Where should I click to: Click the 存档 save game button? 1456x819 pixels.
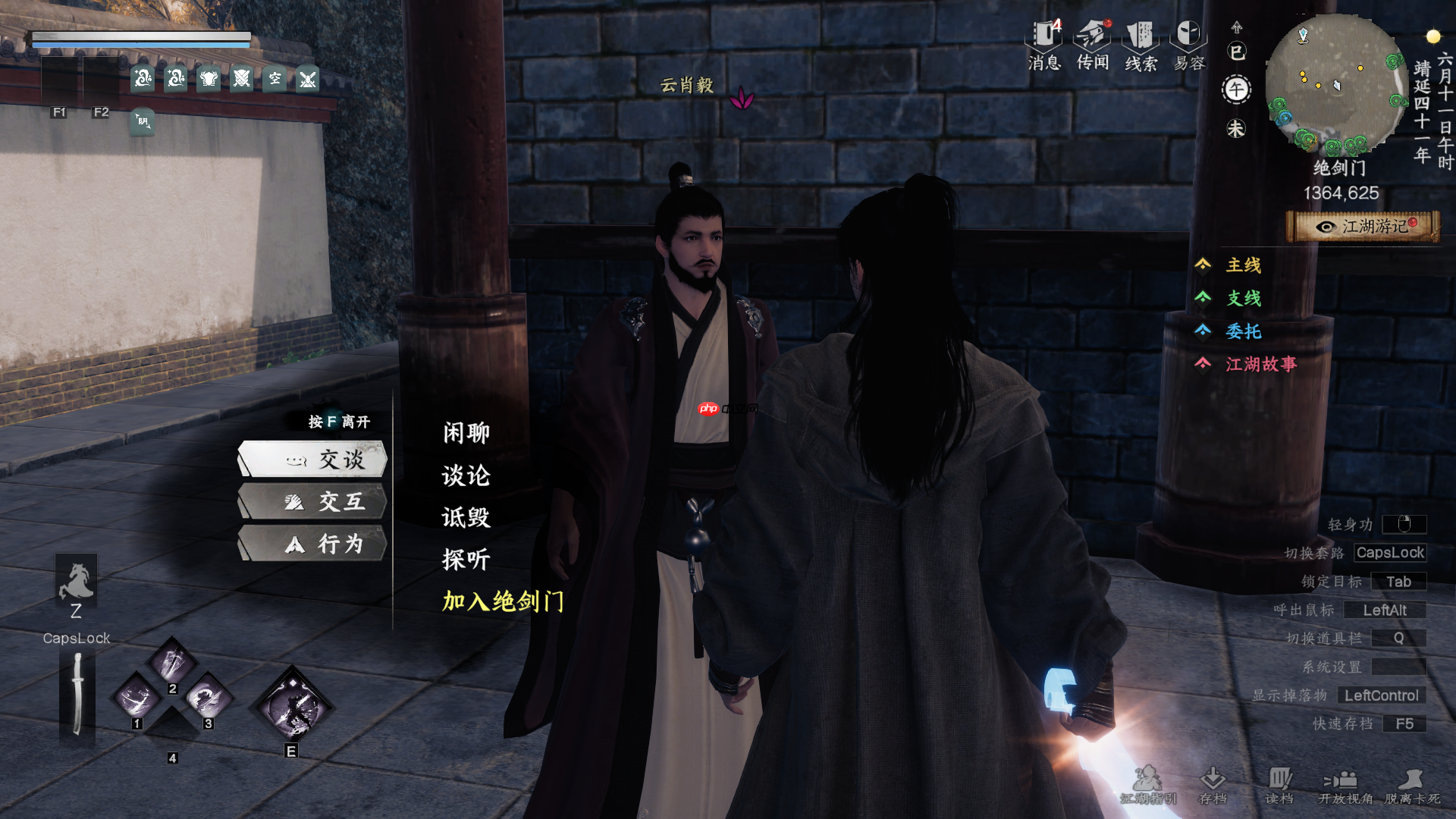1213,785
